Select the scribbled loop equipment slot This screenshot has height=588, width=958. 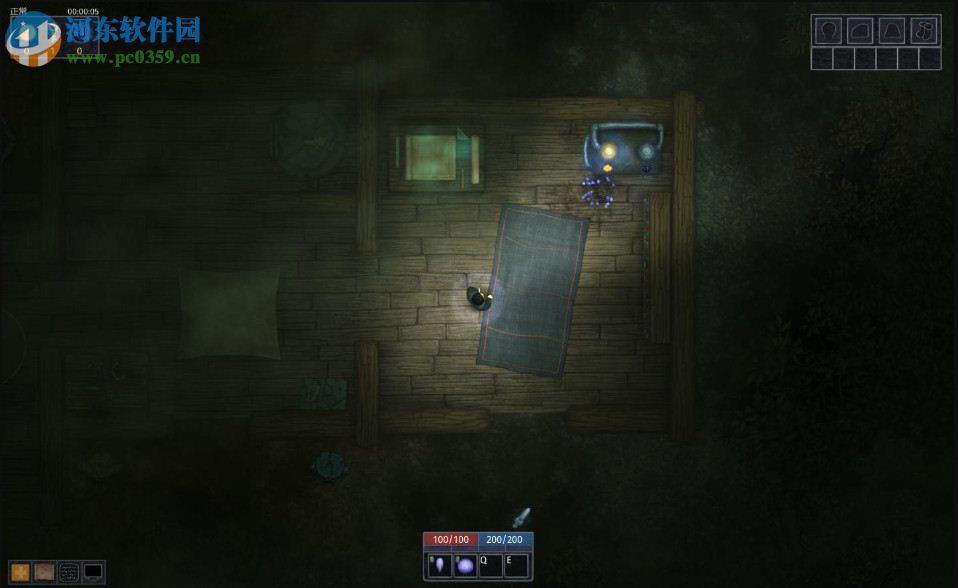925,31
